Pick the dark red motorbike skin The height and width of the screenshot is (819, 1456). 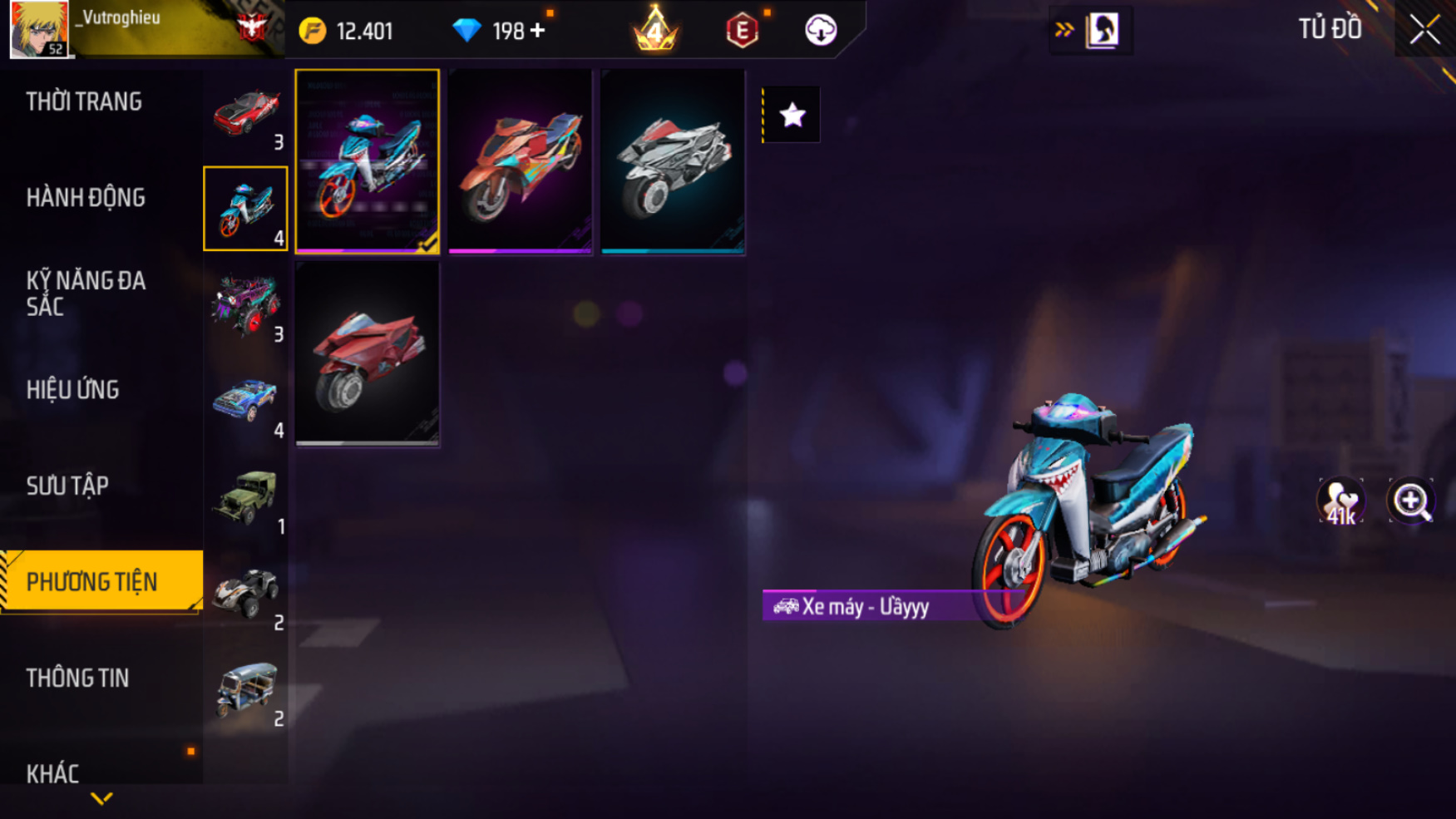(x=367, y=354)
